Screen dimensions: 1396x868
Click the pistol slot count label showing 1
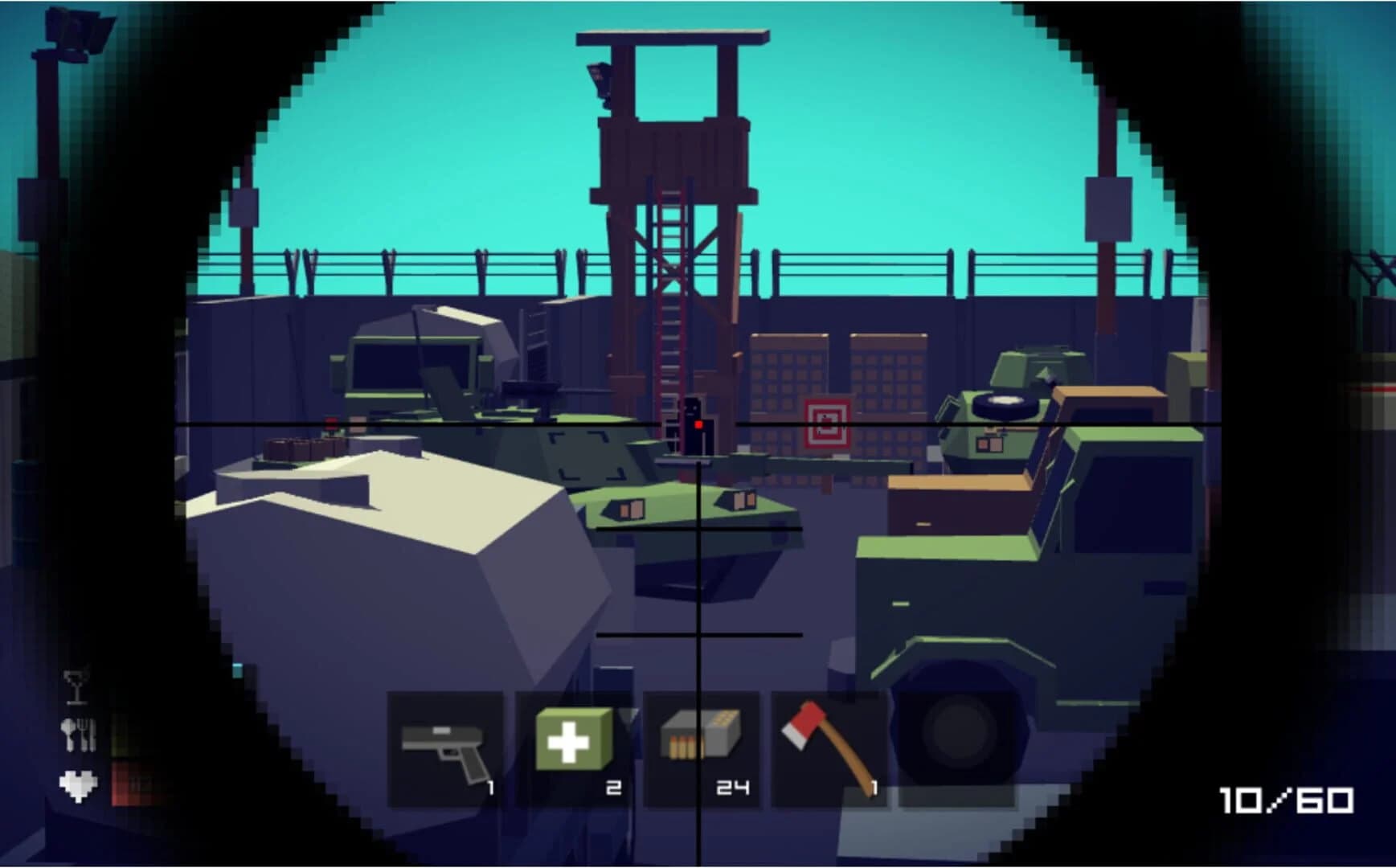[492, 788]
